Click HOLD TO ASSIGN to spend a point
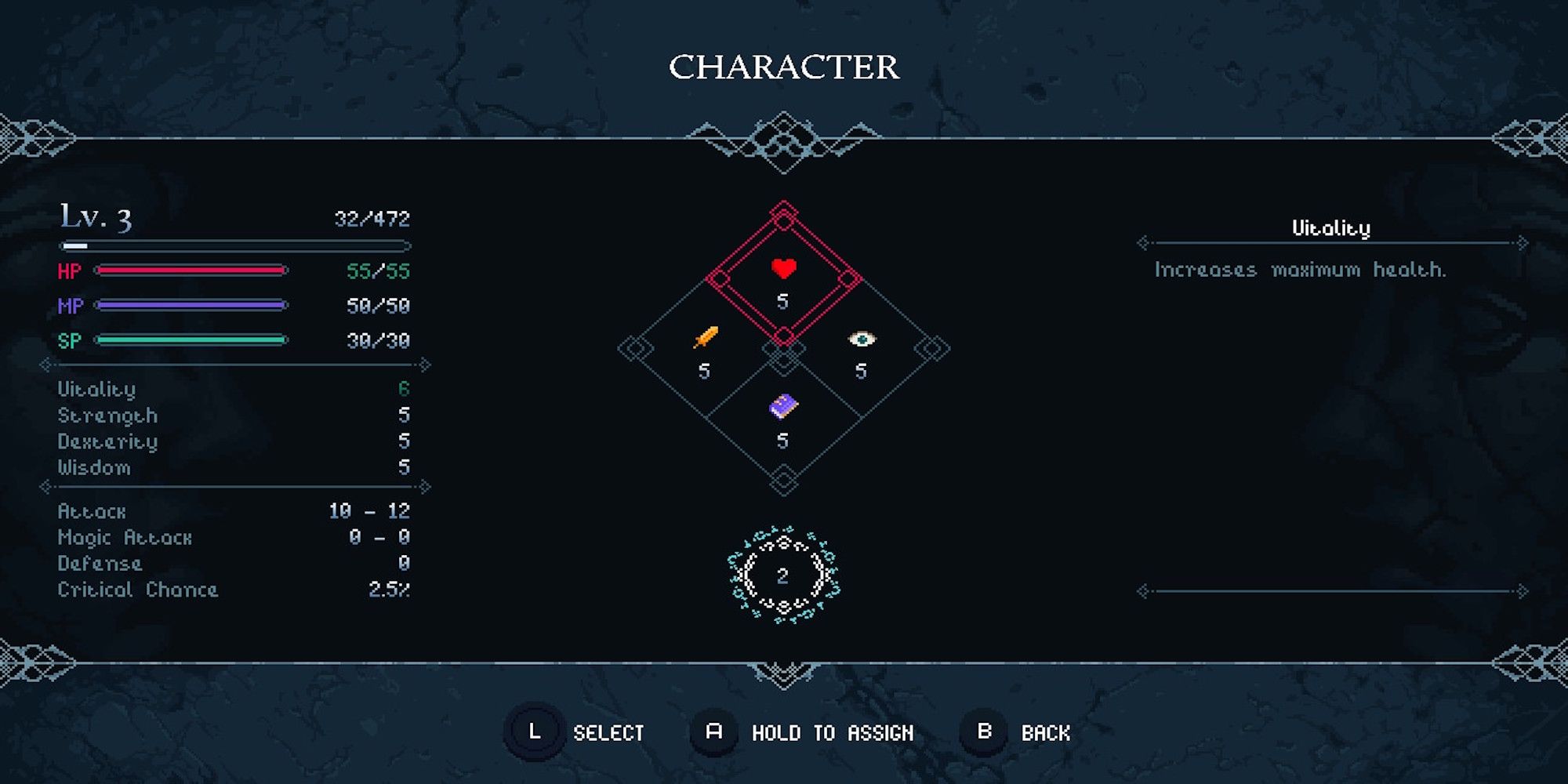Screen dimensions: 1568x784 833,733
